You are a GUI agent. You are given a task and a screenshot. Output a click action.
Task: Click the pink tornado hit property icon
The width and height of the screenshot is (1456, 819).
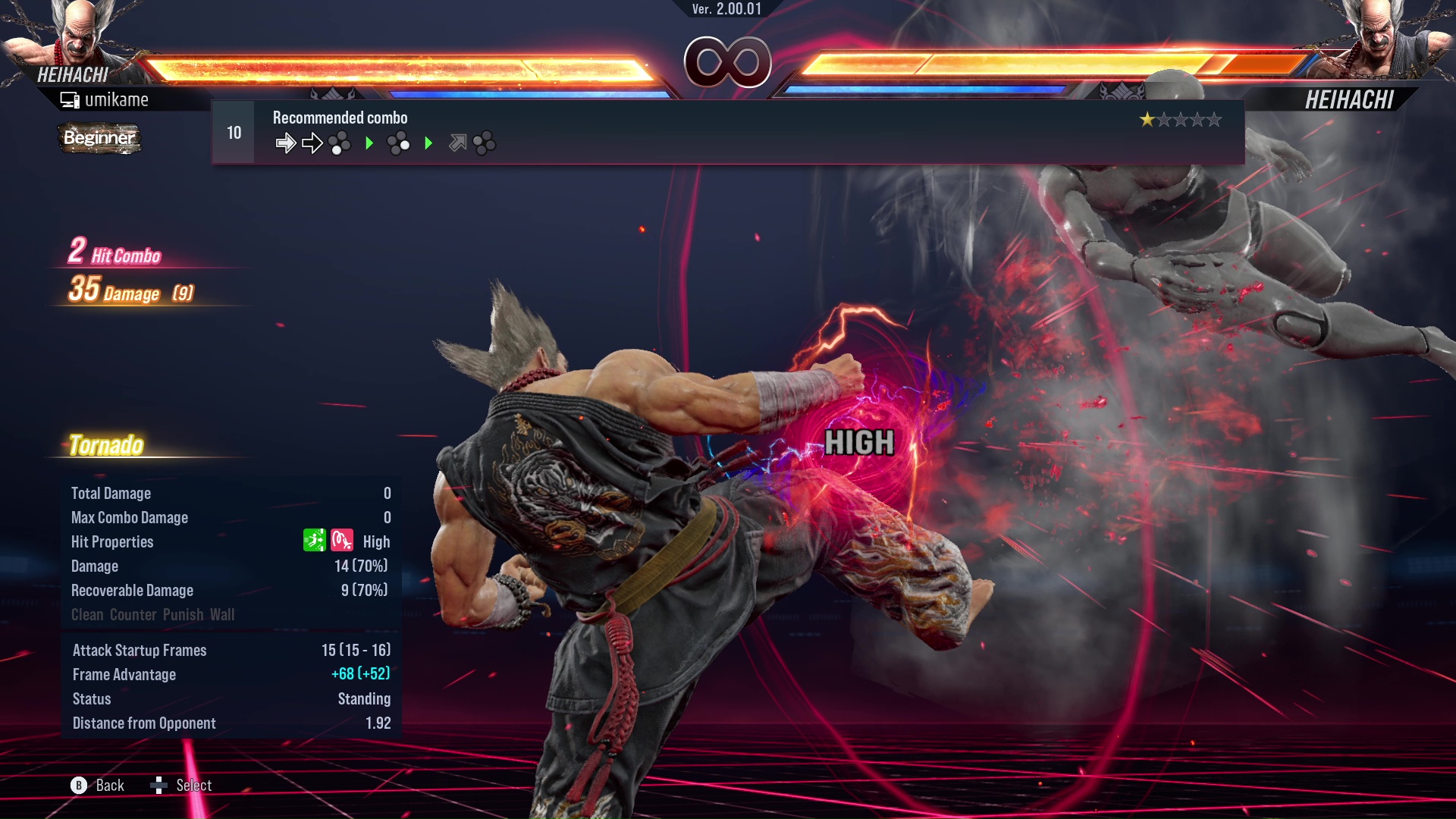point(342,541)
